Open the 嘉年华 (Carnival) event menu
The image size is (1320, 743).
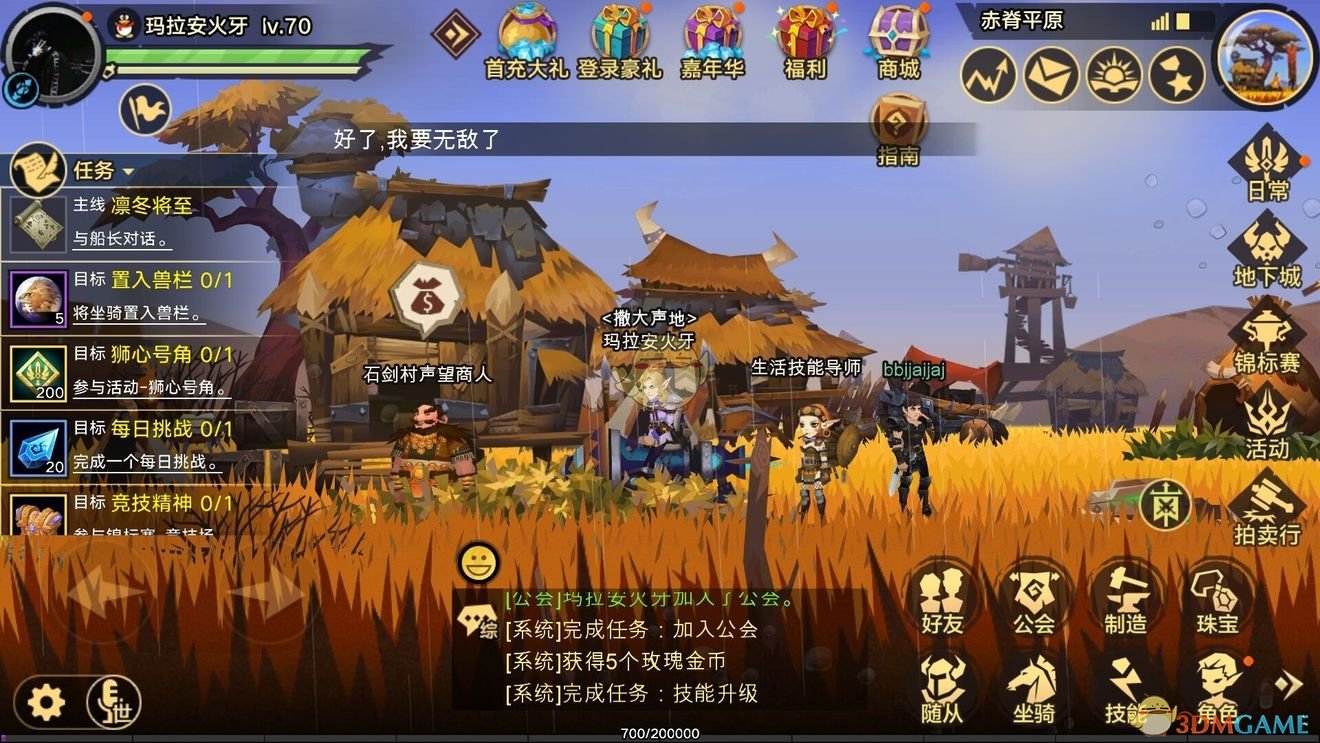point(712,40)
